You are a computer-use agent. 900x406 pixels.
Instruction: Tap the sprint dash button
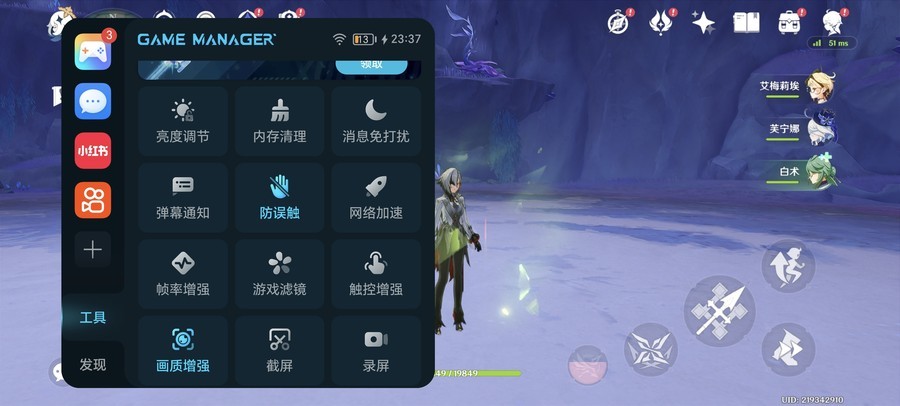click(788, 350)
